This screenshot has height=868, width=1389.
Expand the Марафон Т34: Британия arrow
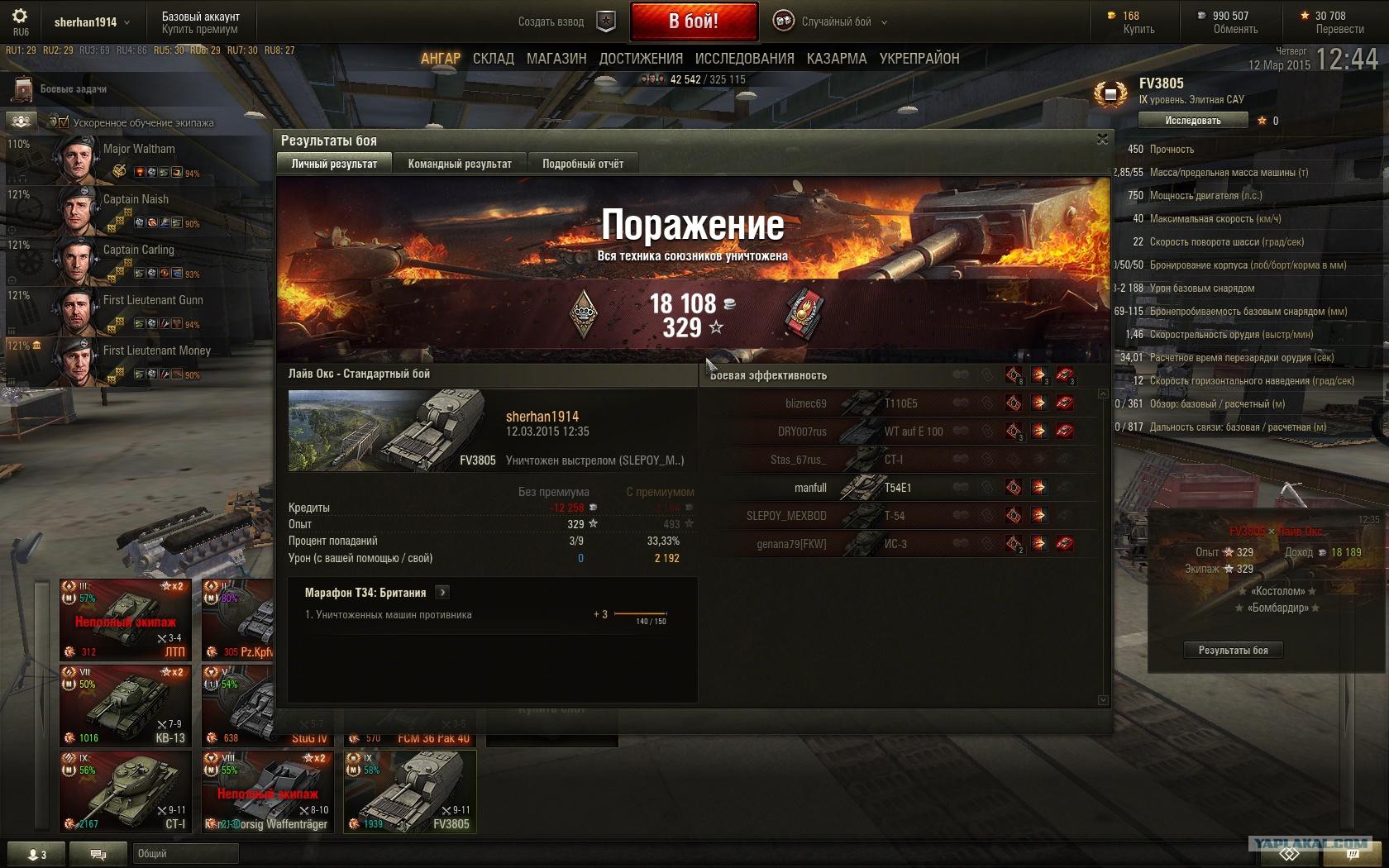point(442,592)
